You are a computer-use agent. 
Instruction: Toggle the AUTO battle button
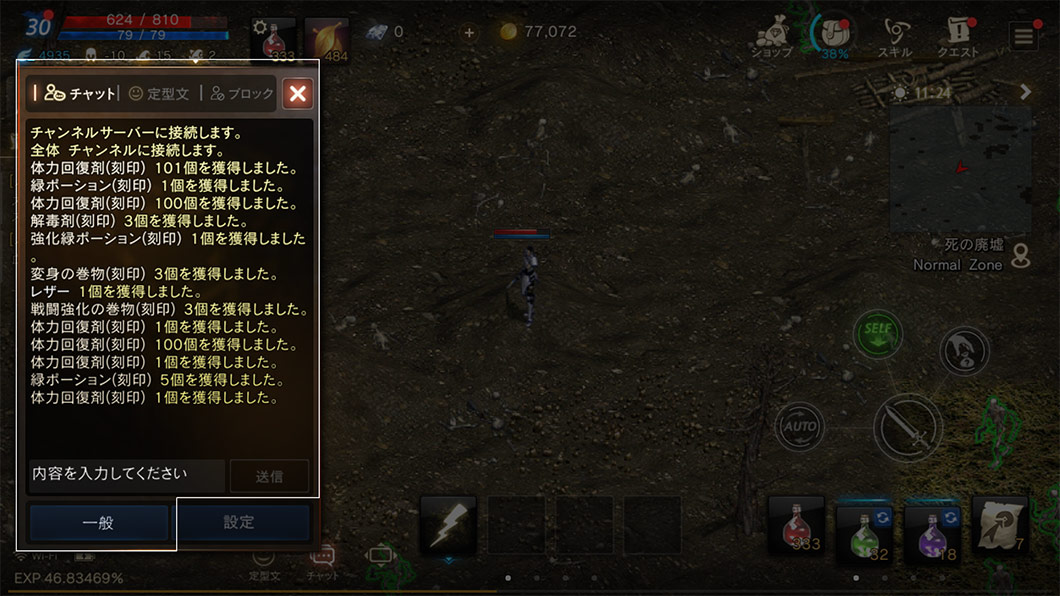[x=799, y=427]
